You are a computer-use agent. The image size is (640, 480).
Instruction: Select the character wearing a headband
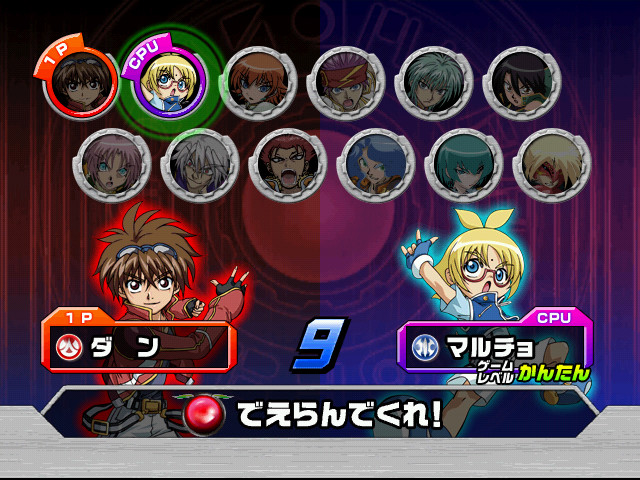pos(346,81)
